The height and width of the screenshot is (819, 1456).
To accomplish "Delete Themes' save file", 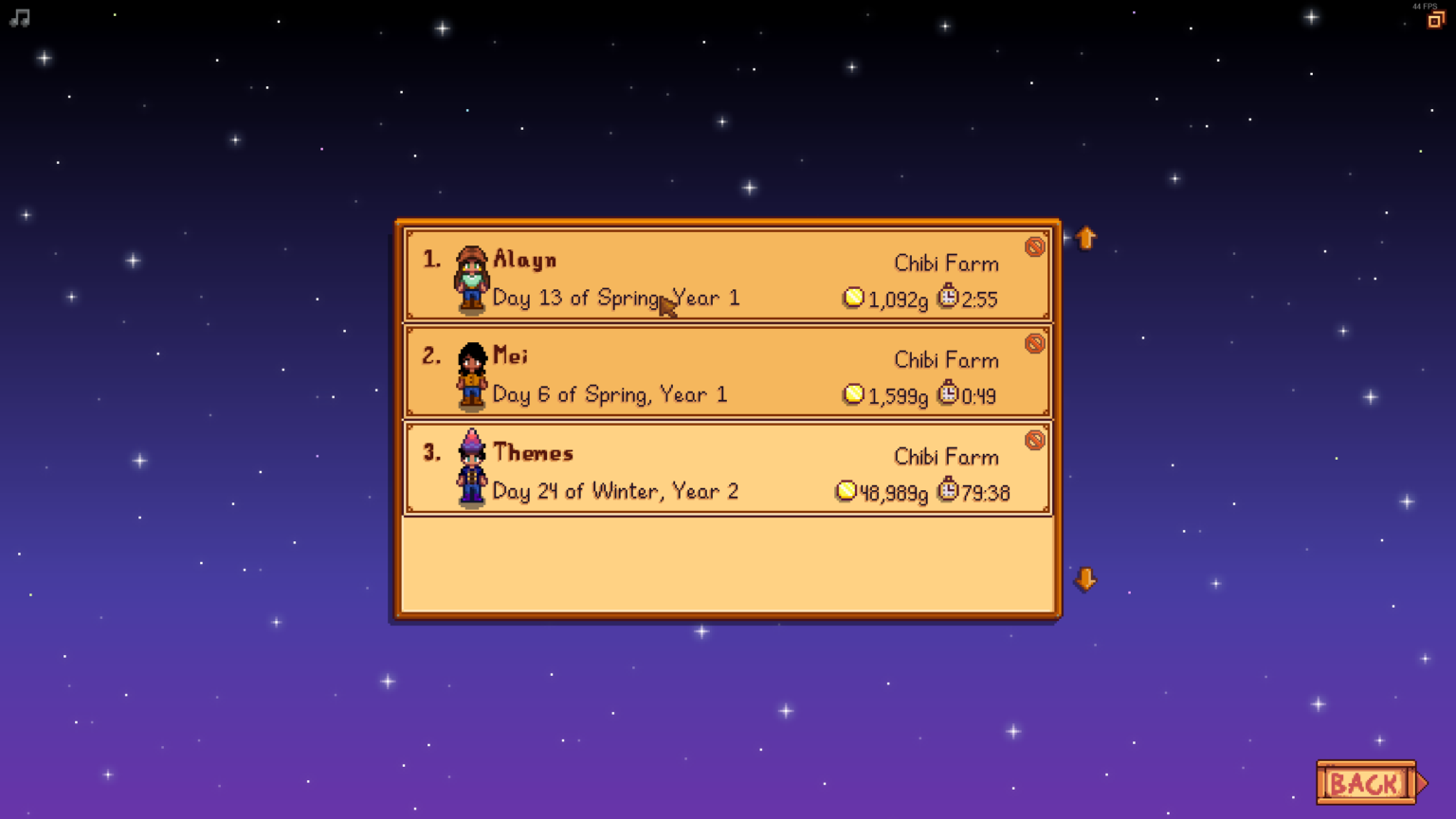I will pos(1035,440).
